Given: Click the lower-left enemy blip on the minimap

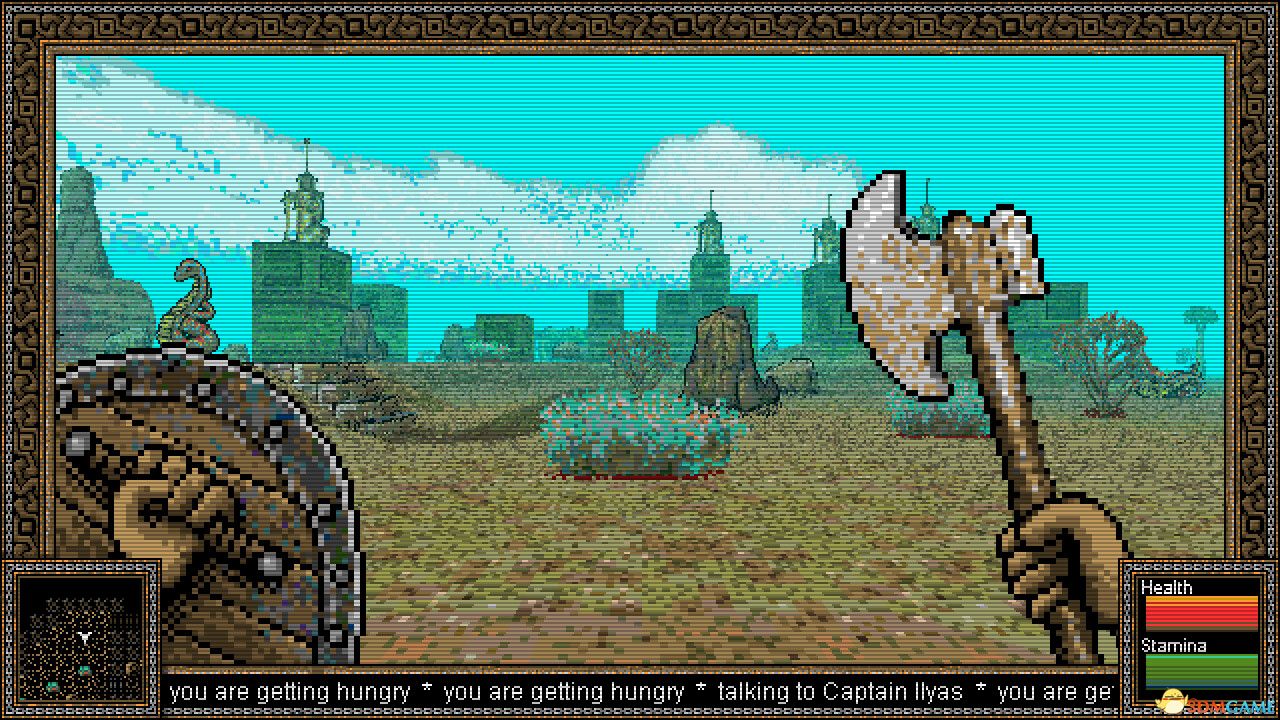Looking at the screenshot, I should click(52, 686).
